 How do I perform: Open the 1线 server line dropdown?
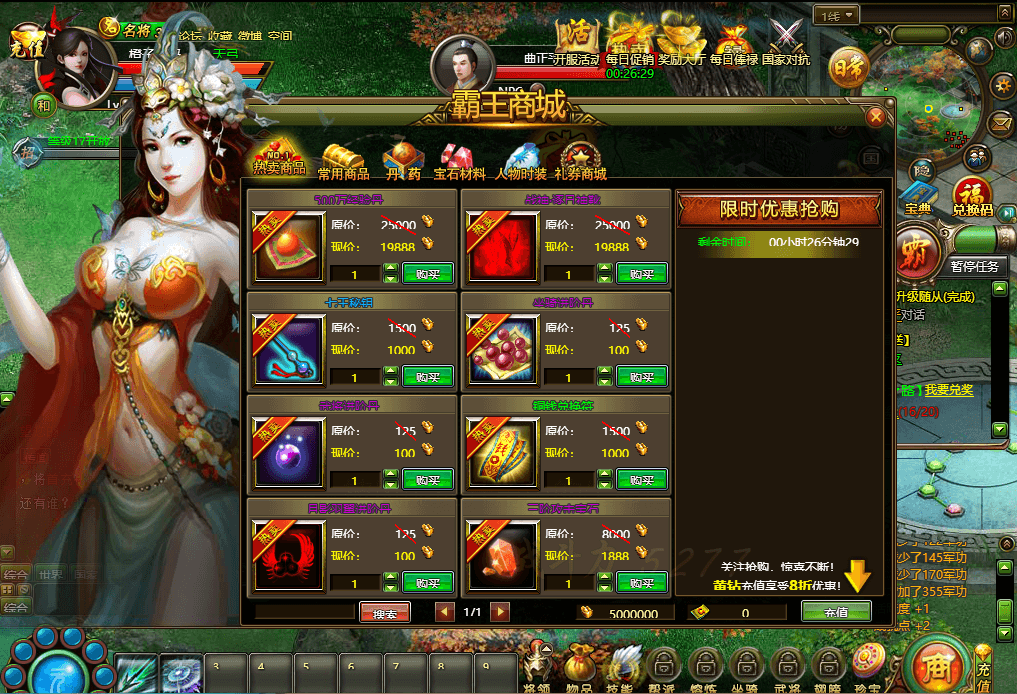837,15
